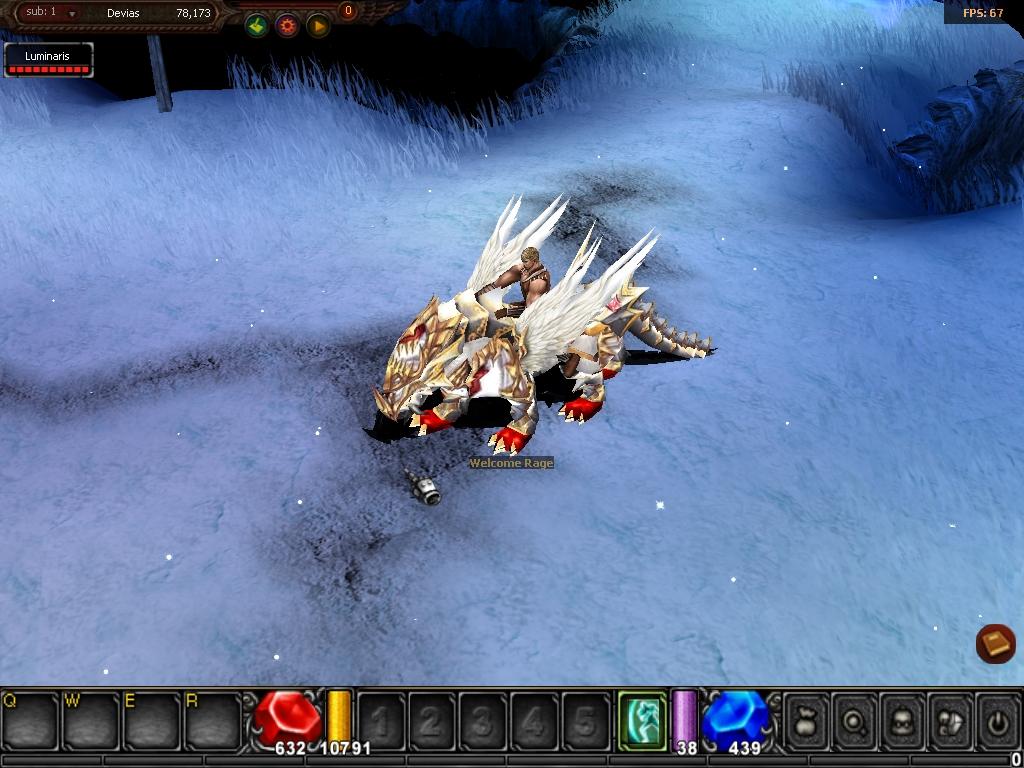The height and width of the screenshot is (768, 1024).
Task: Open the inventory bag button
Action: coord(807,720)
